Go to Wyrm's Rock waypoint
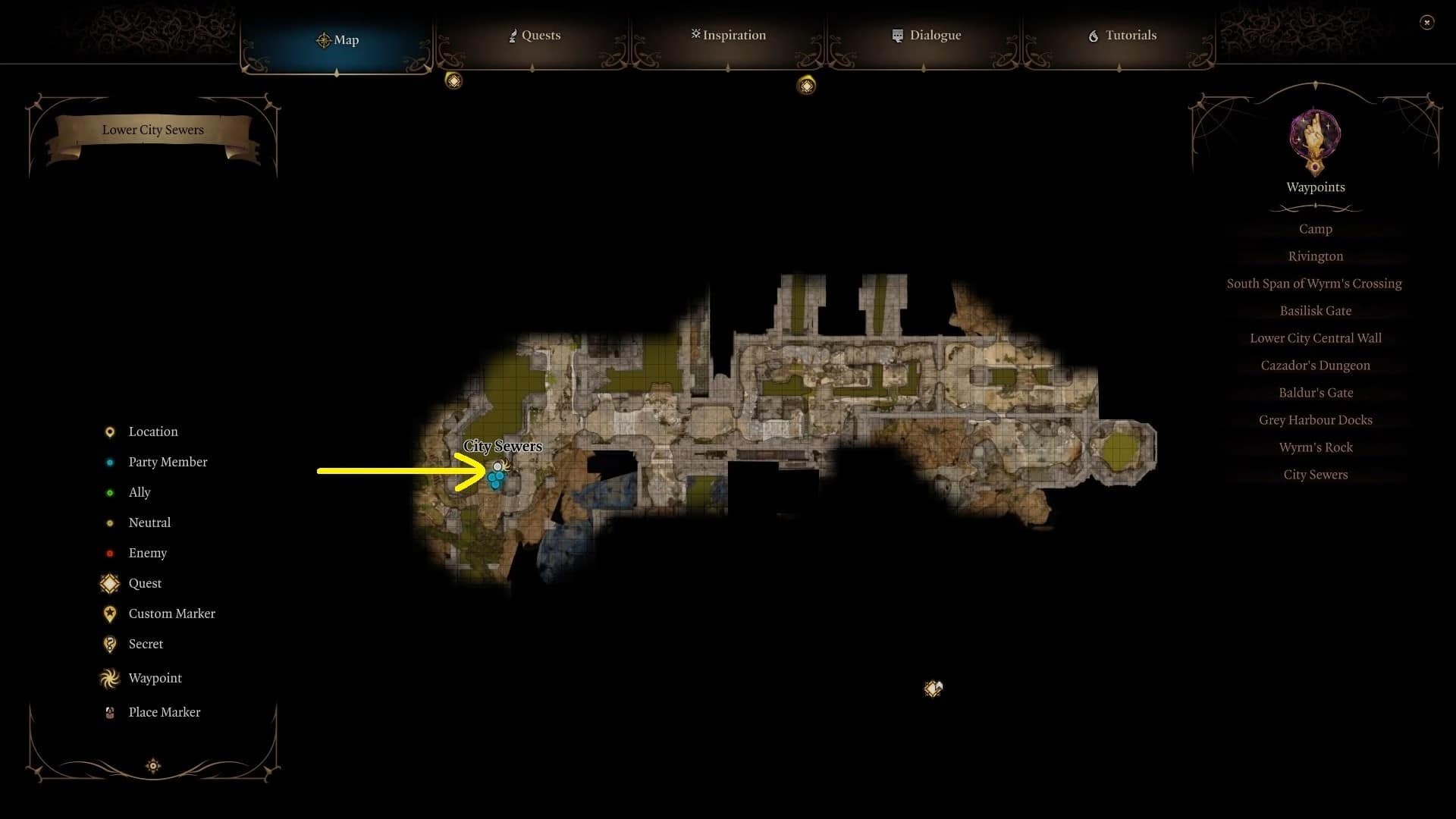This screenshot has width=1456, height=819. 1315,447
